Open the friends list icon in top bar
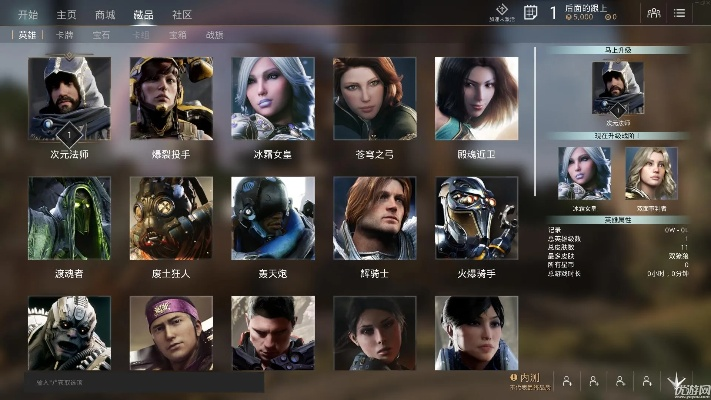This screenshot has height=400, width=711. pyautogui.click(x=654, y=13)
